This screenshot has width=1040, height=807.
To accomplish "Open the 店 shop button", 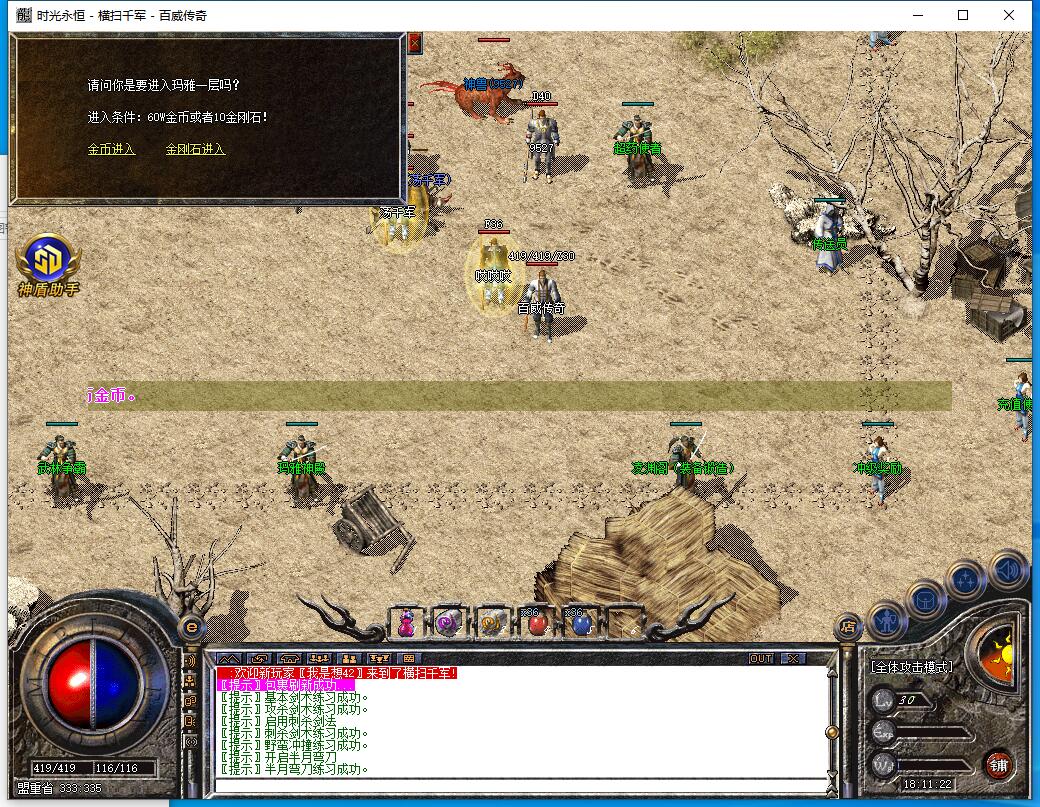I will click(x=848, y=627).
